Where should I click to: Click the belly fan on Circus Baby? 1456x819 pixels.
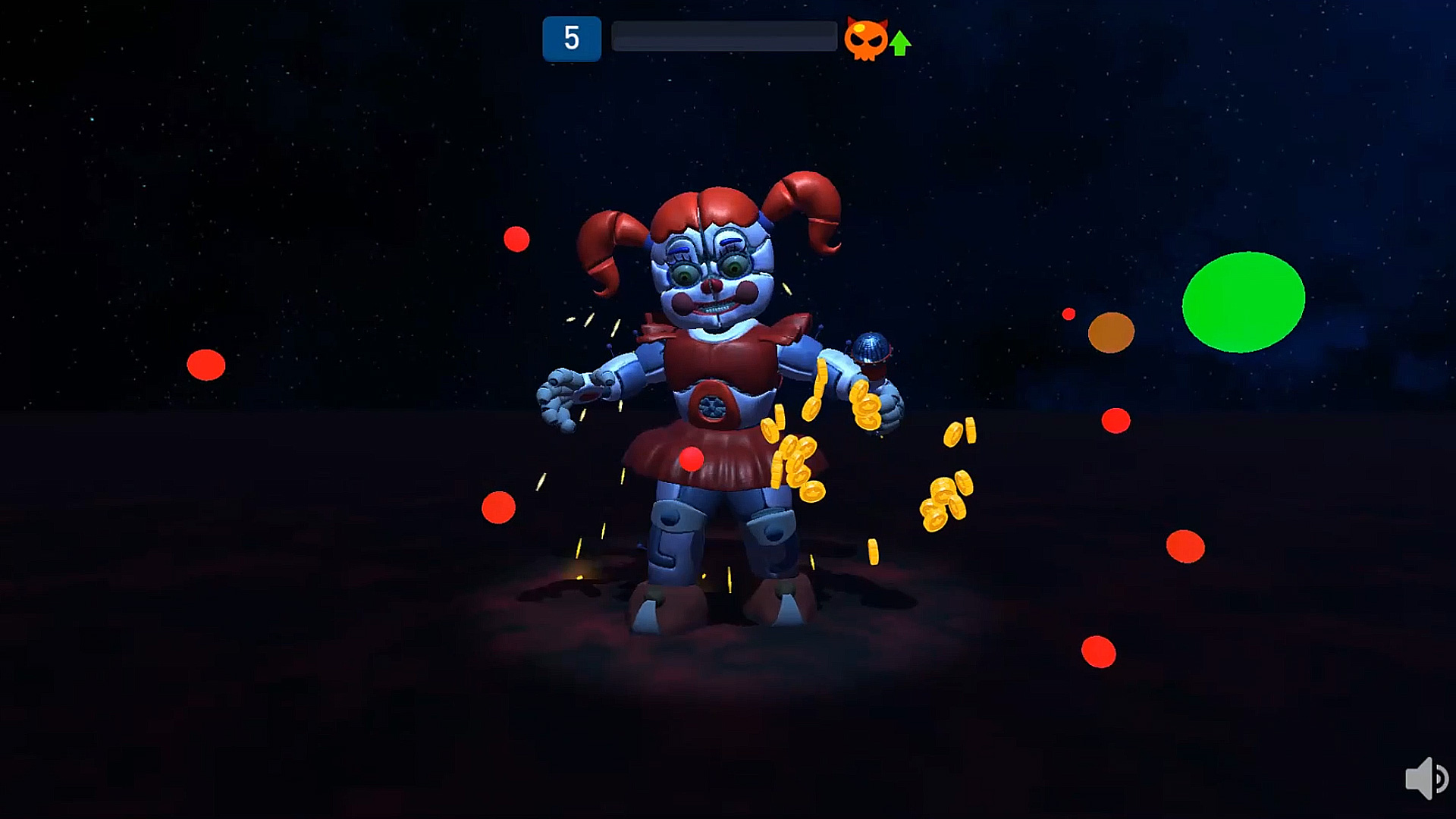[711, 406]
